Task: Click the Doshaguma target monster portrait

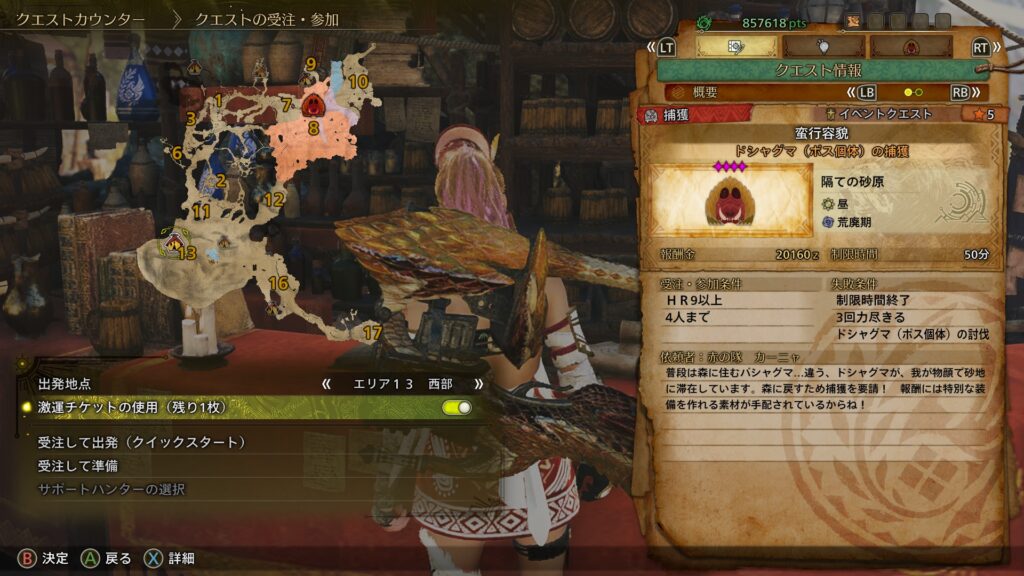Action: point(731,200)
